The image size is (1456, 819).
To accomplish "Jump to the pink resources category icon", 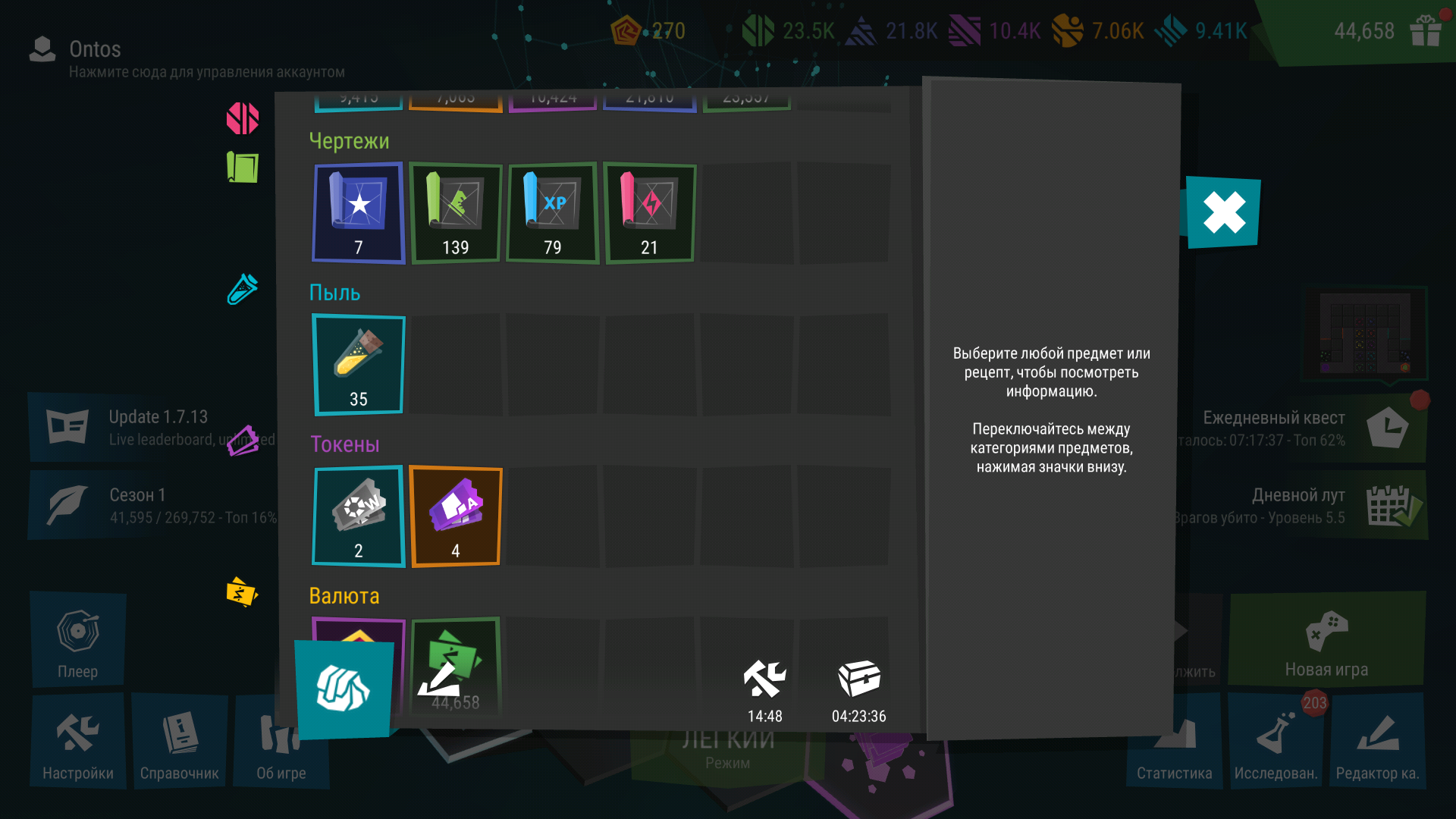I will [x=243, y=119].
